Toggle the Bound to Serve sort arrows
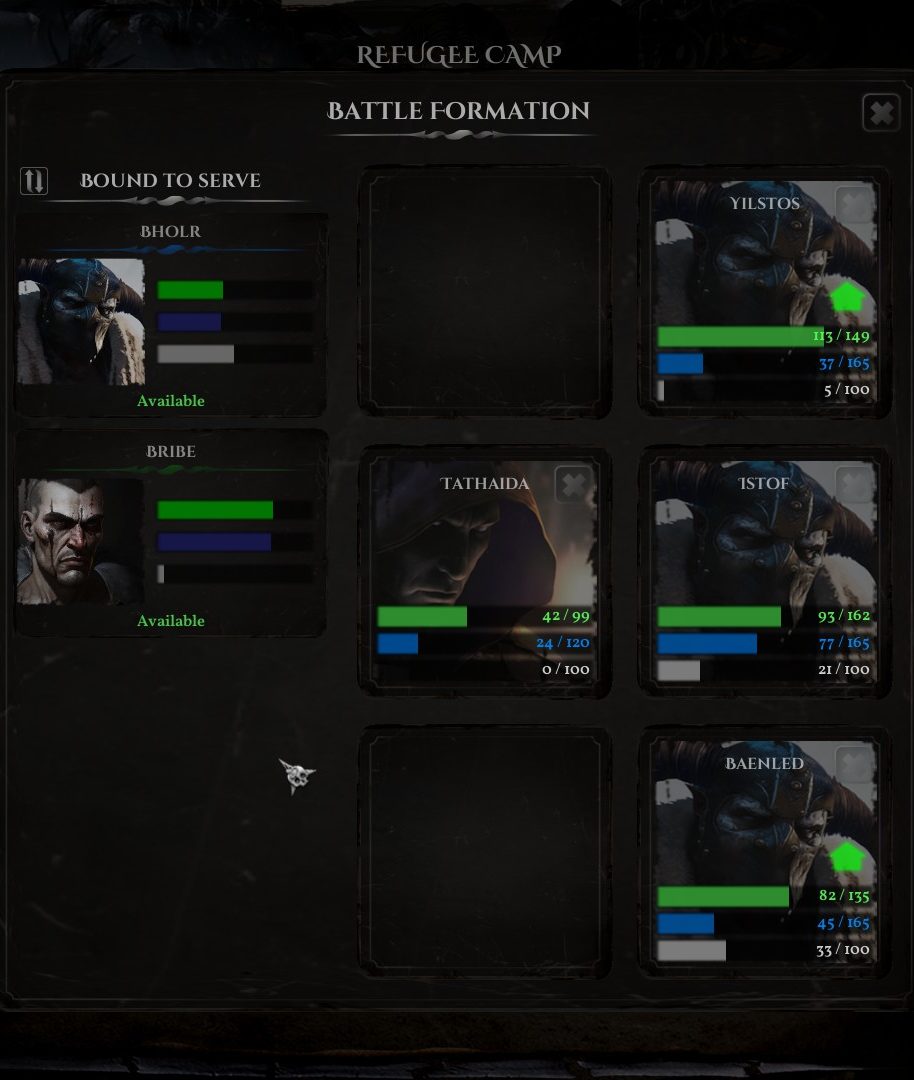 coord(34,181)
